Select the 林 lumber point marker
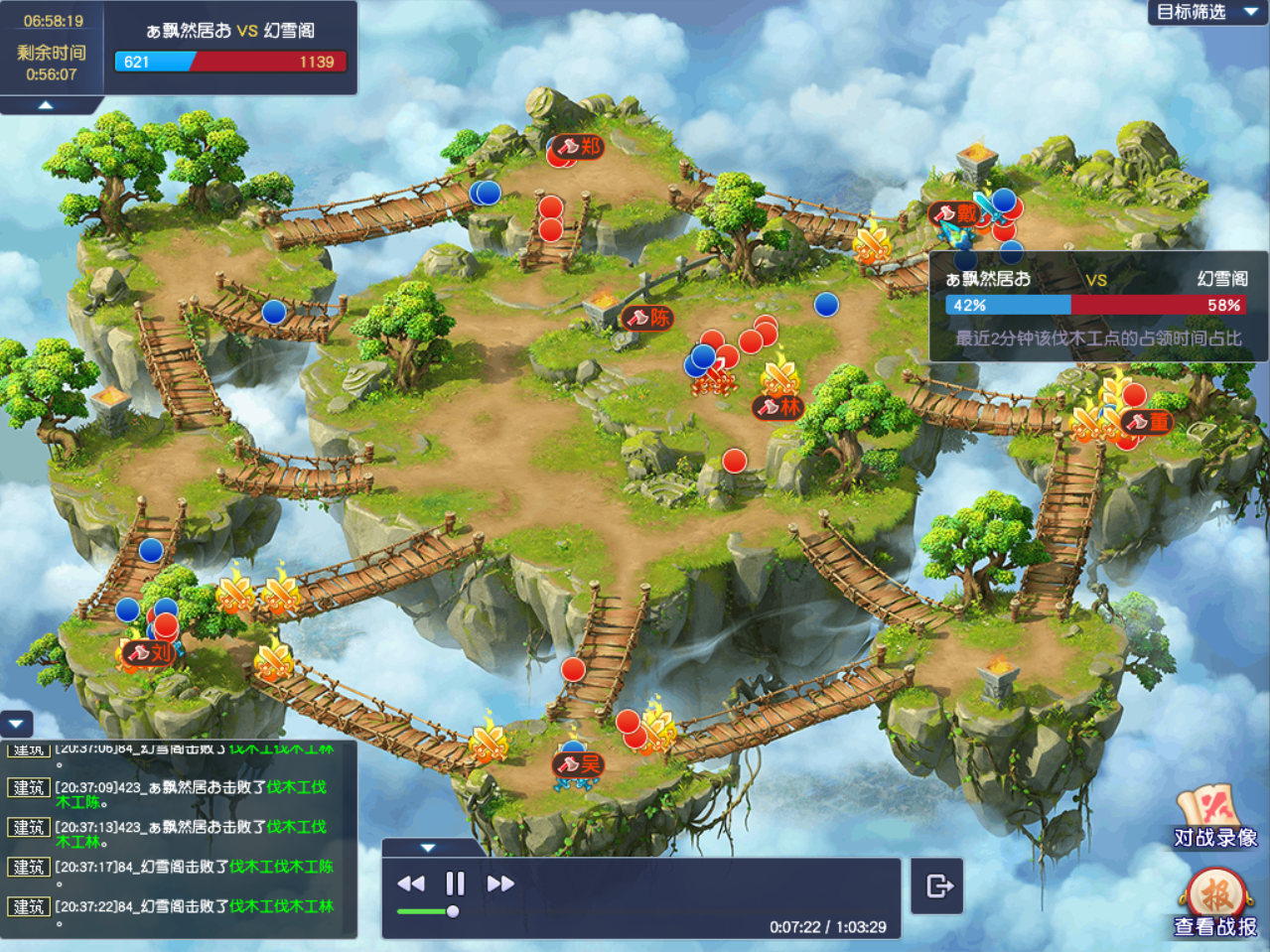The height and width of the screenshot is (952, 1270). pos(778,406)
